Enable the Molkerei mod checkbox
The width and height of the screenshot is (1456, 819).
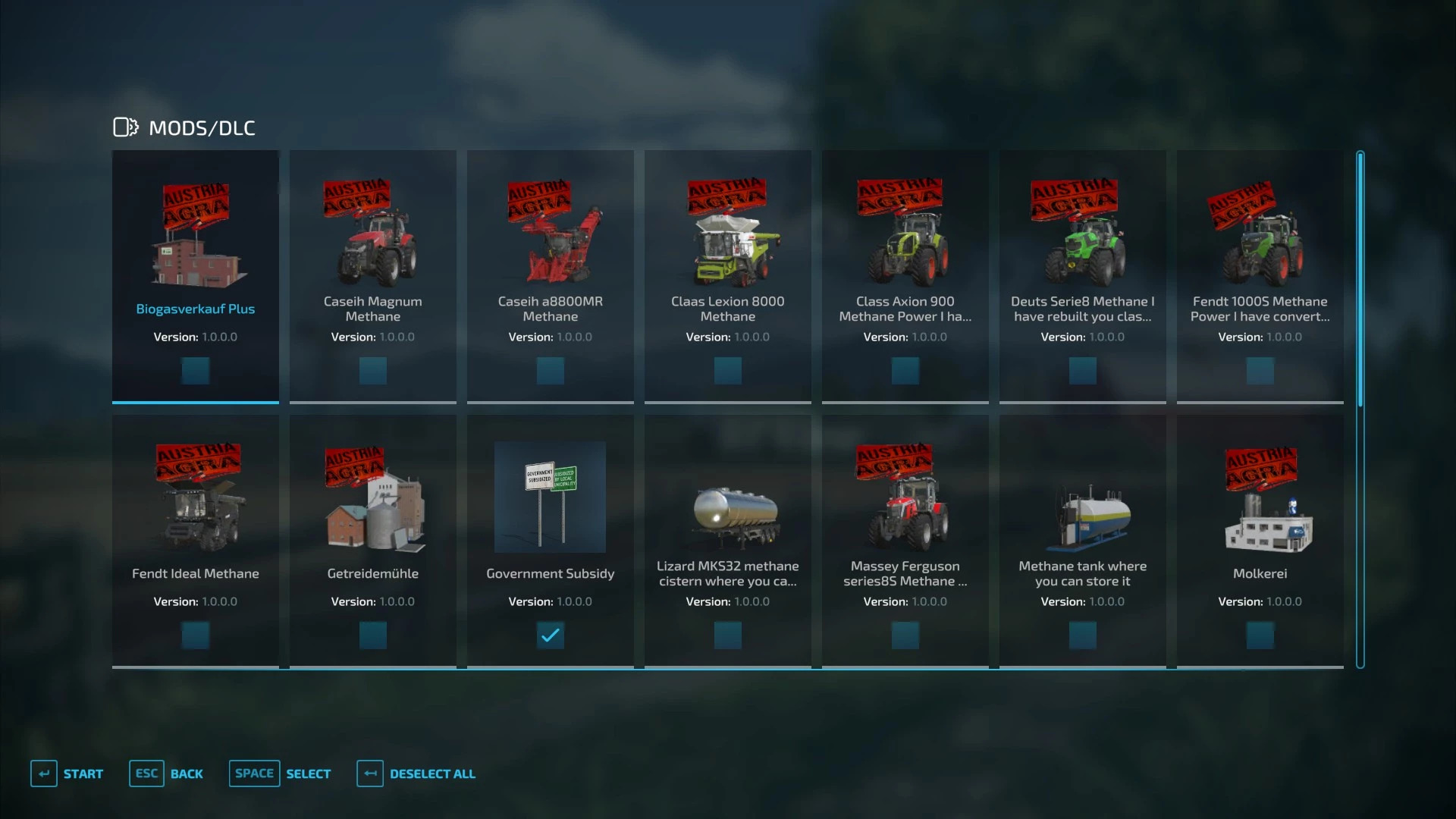point(1260,635)
